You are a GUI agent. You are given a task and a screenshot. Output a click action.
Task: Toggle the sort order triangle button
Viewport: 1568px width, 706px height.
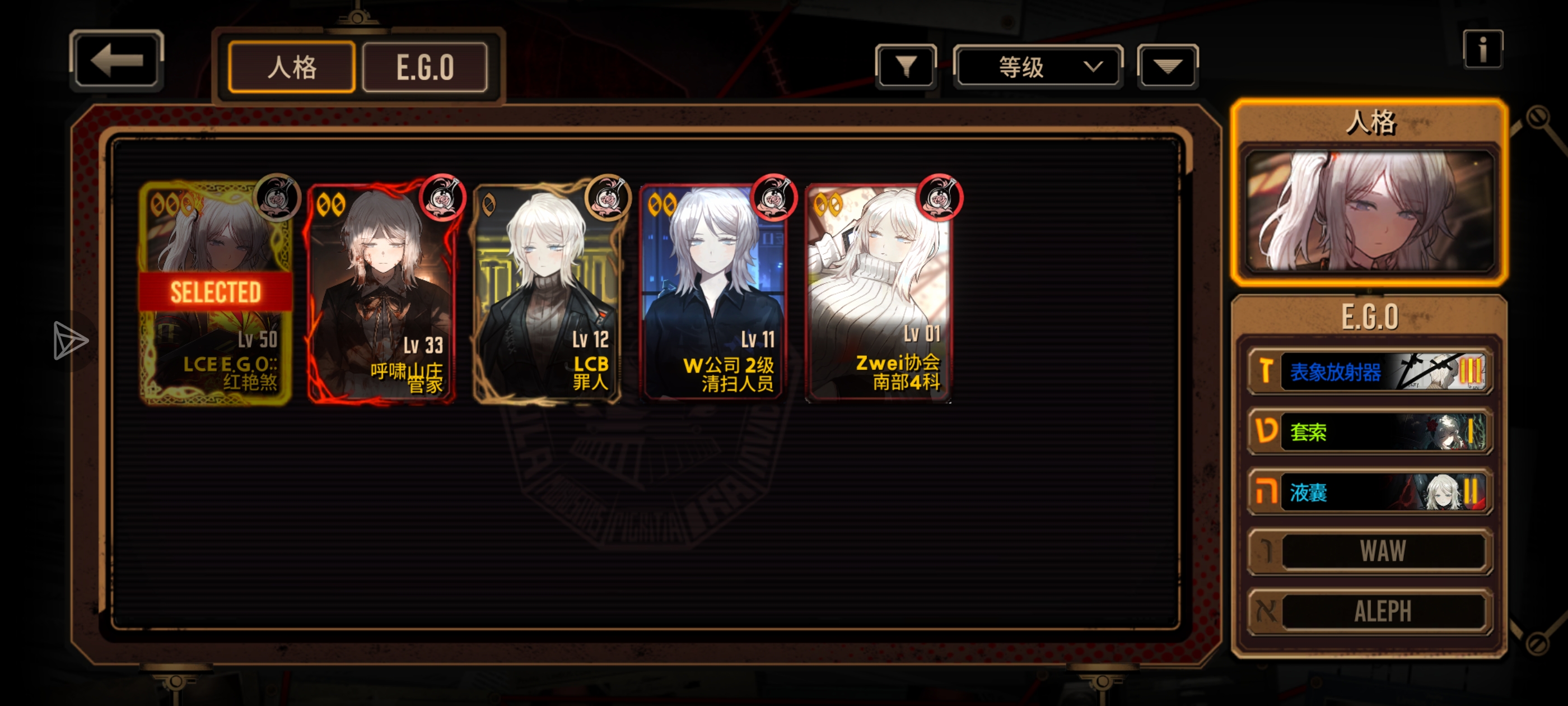pos(1167,66)
